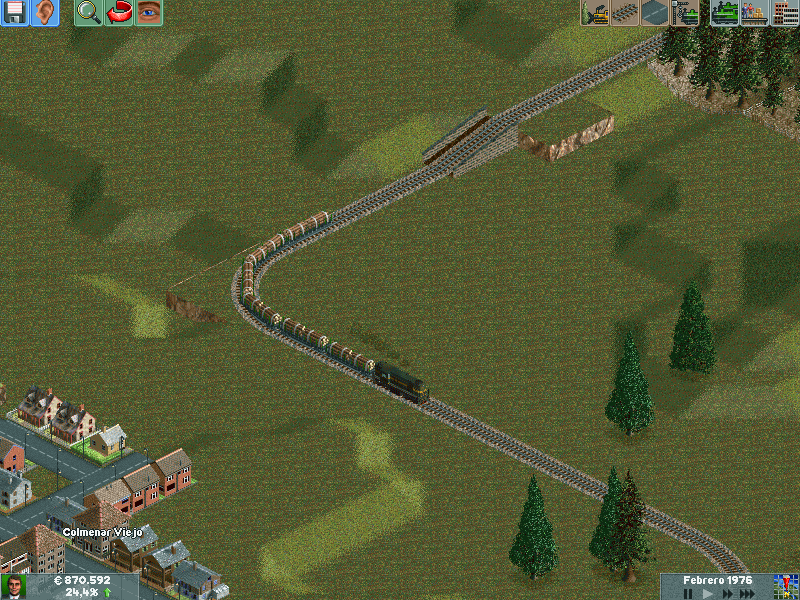This screenshot has width=800, height=600.
Task: Click the player portrait in status bar
Action: point(13,586)
